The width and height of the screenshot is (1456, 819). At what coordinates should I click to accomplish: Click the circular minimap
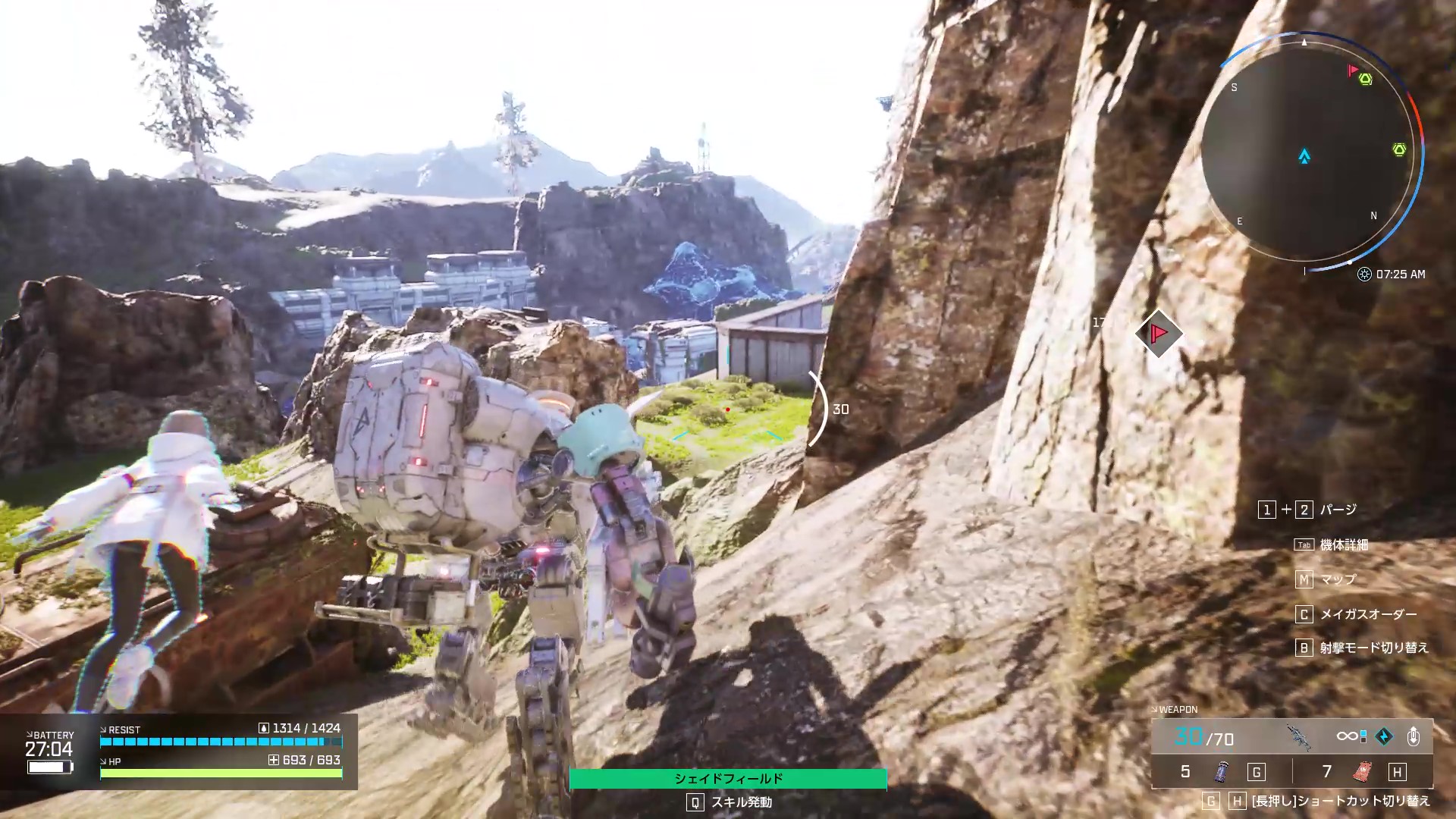pos(1307,152)
